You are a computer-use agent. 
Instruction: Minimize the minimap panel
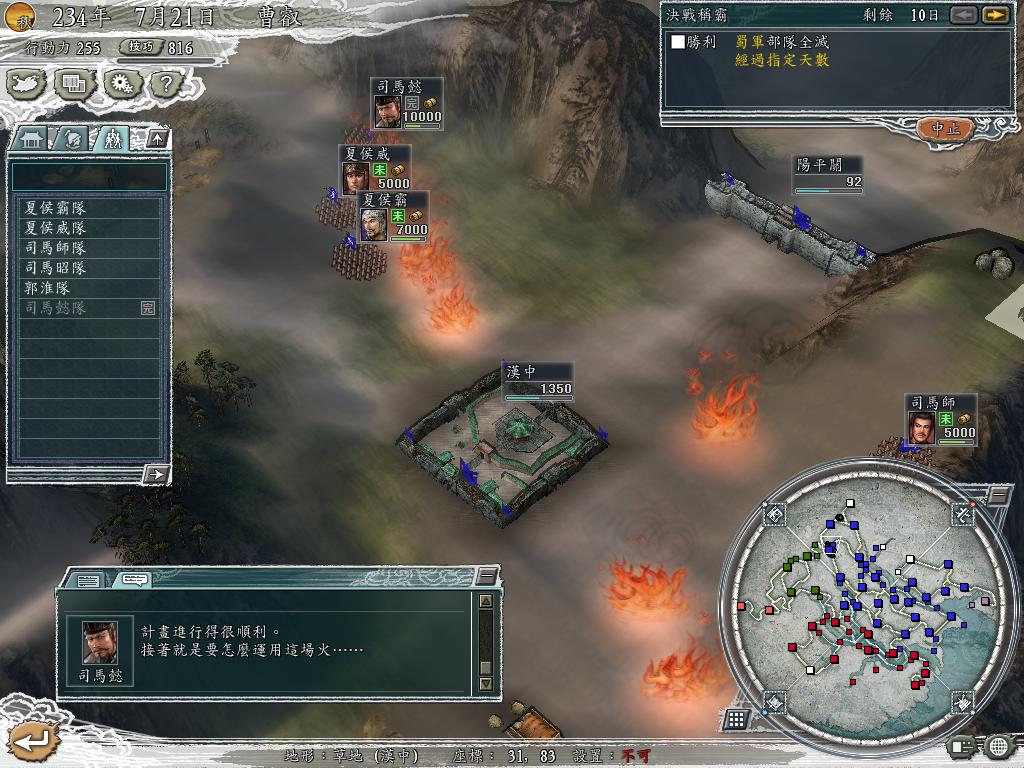click(997, 496)
